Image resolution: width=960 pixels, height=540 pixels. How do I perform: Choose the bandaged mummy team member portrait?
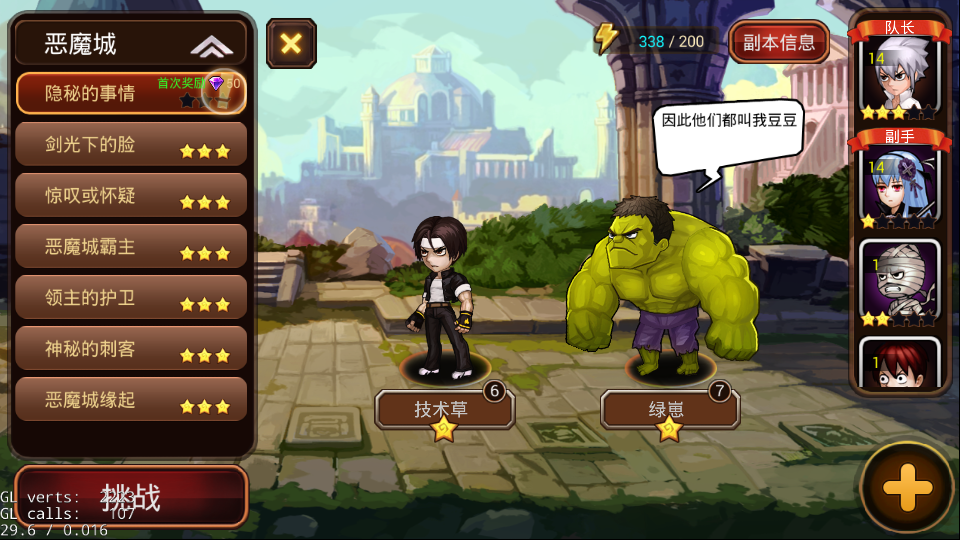coord(899,283)
